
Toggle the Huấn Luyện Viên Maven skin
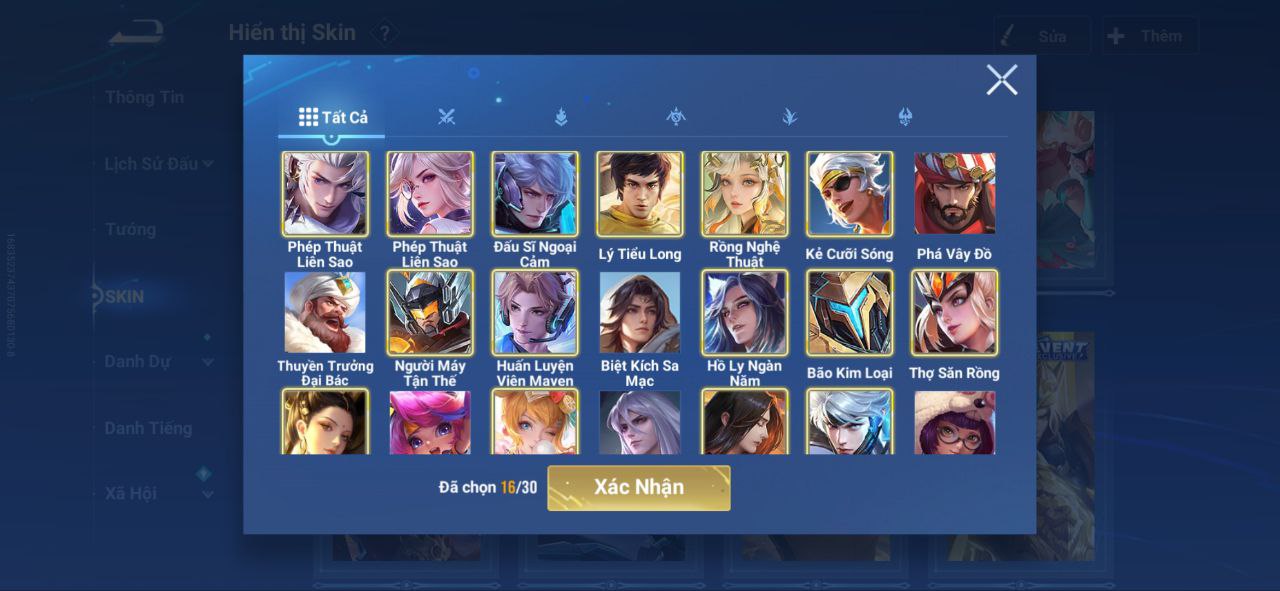(x=535, y=313)
